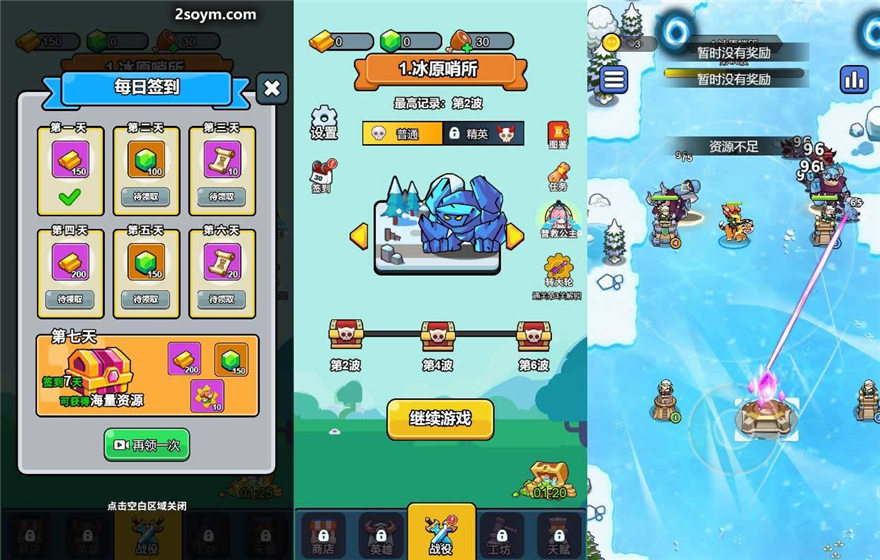Show the previous stage with left arrow
This screenshot has height=560, width=880.
point(358,236)
